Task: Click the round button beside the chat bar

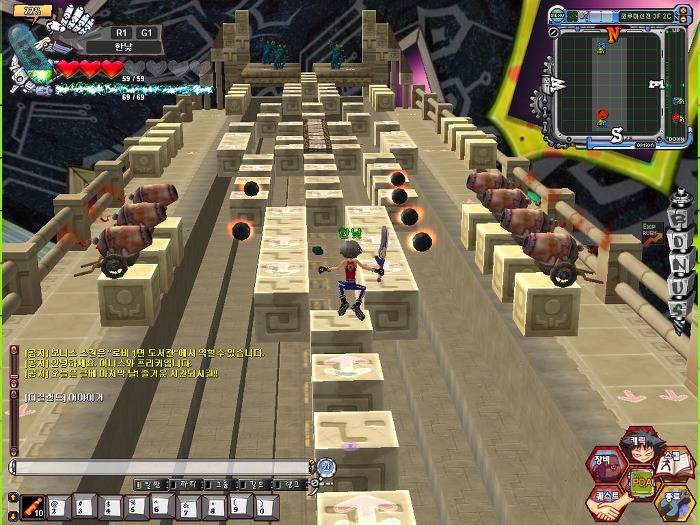Action: [x=326, y=466]
